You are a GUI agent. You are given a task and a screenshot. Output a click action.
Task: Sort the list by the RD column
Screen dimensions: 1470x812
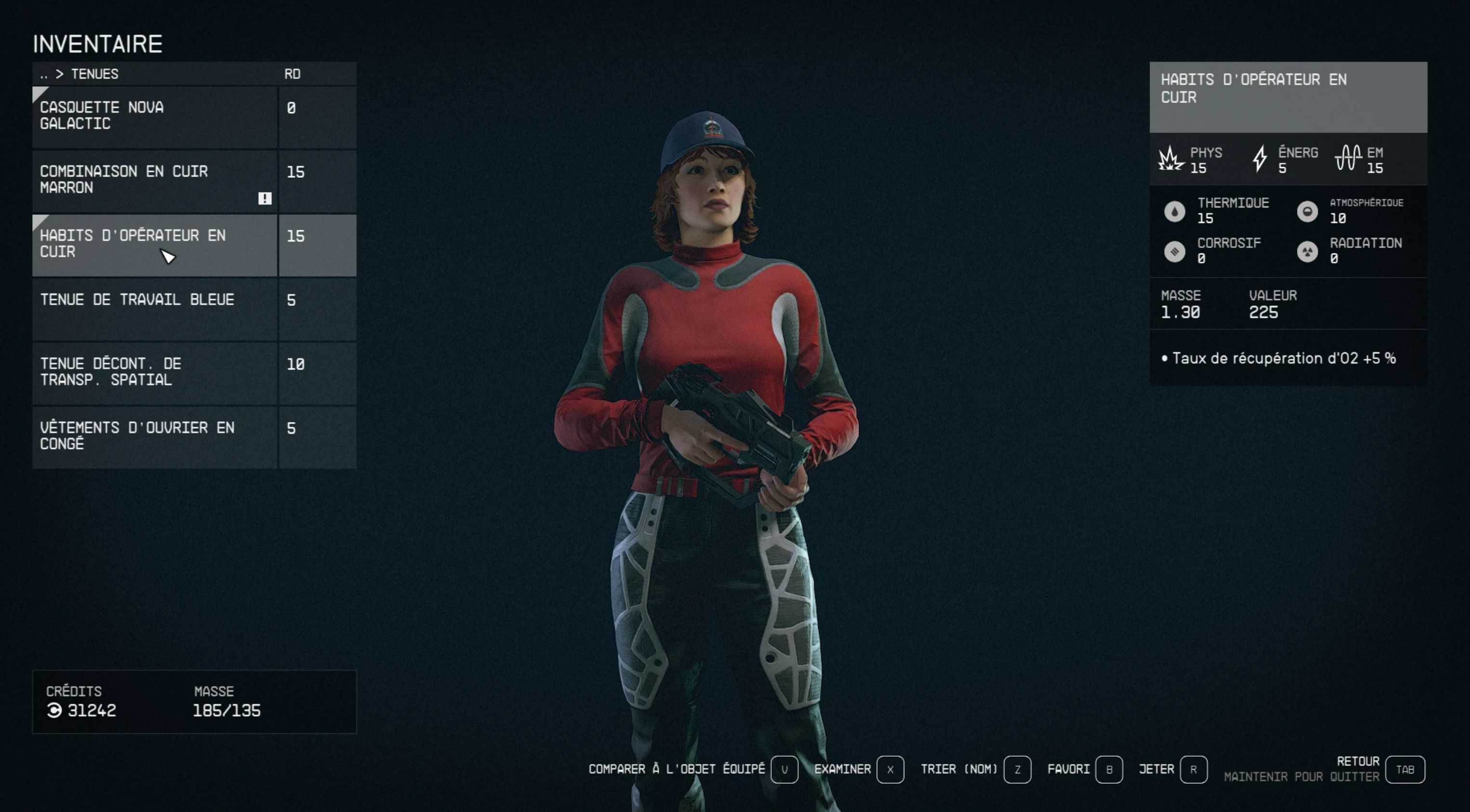click(x=292, y=74)
